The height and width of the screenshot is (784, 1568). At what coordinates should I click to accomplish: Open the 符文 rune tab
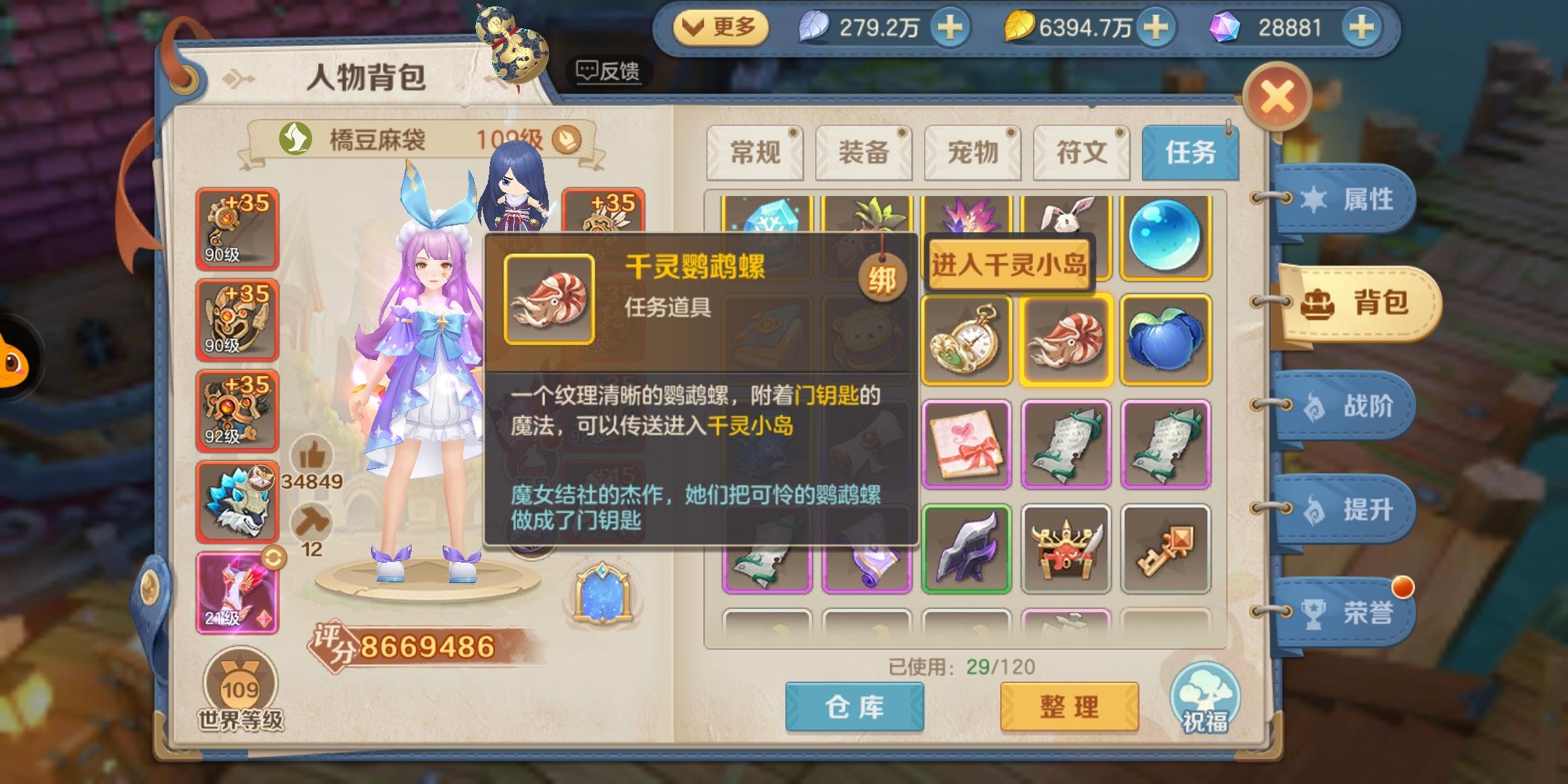(x=1082, y=152)
